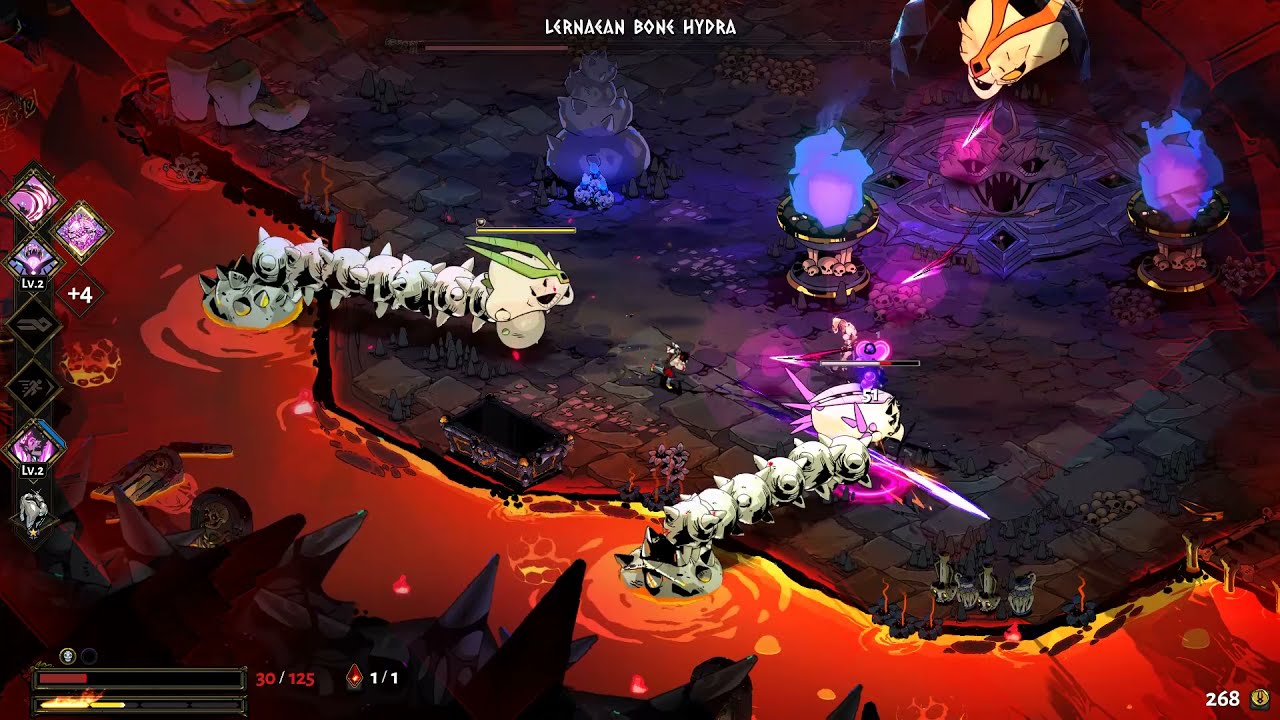Click the +4 bonus indicator

tap(78, 293)
